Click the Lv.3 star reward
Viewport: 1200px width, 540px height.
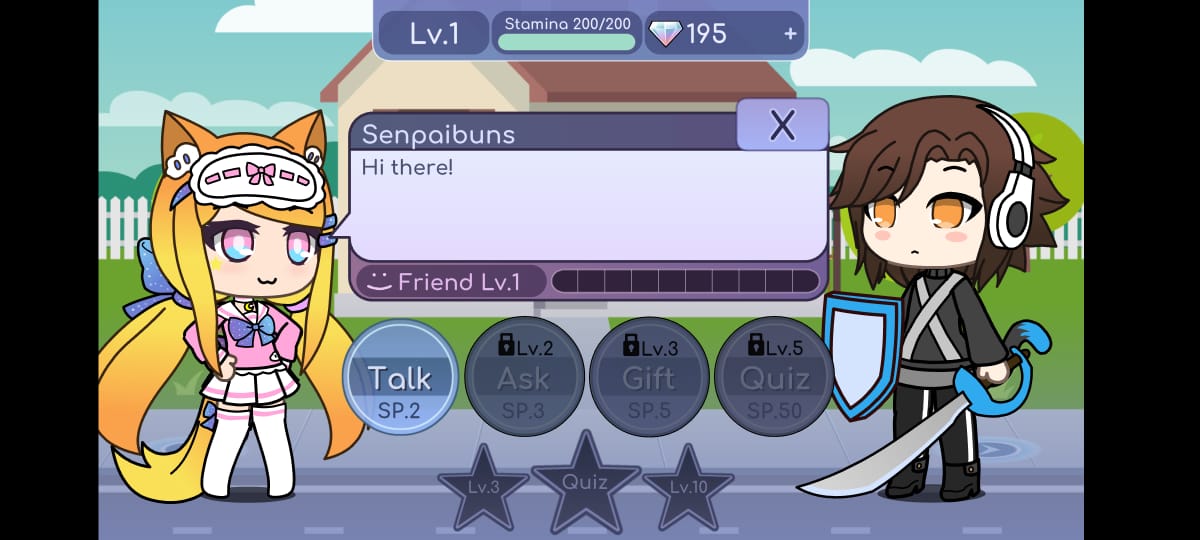[x=484, y=489]
